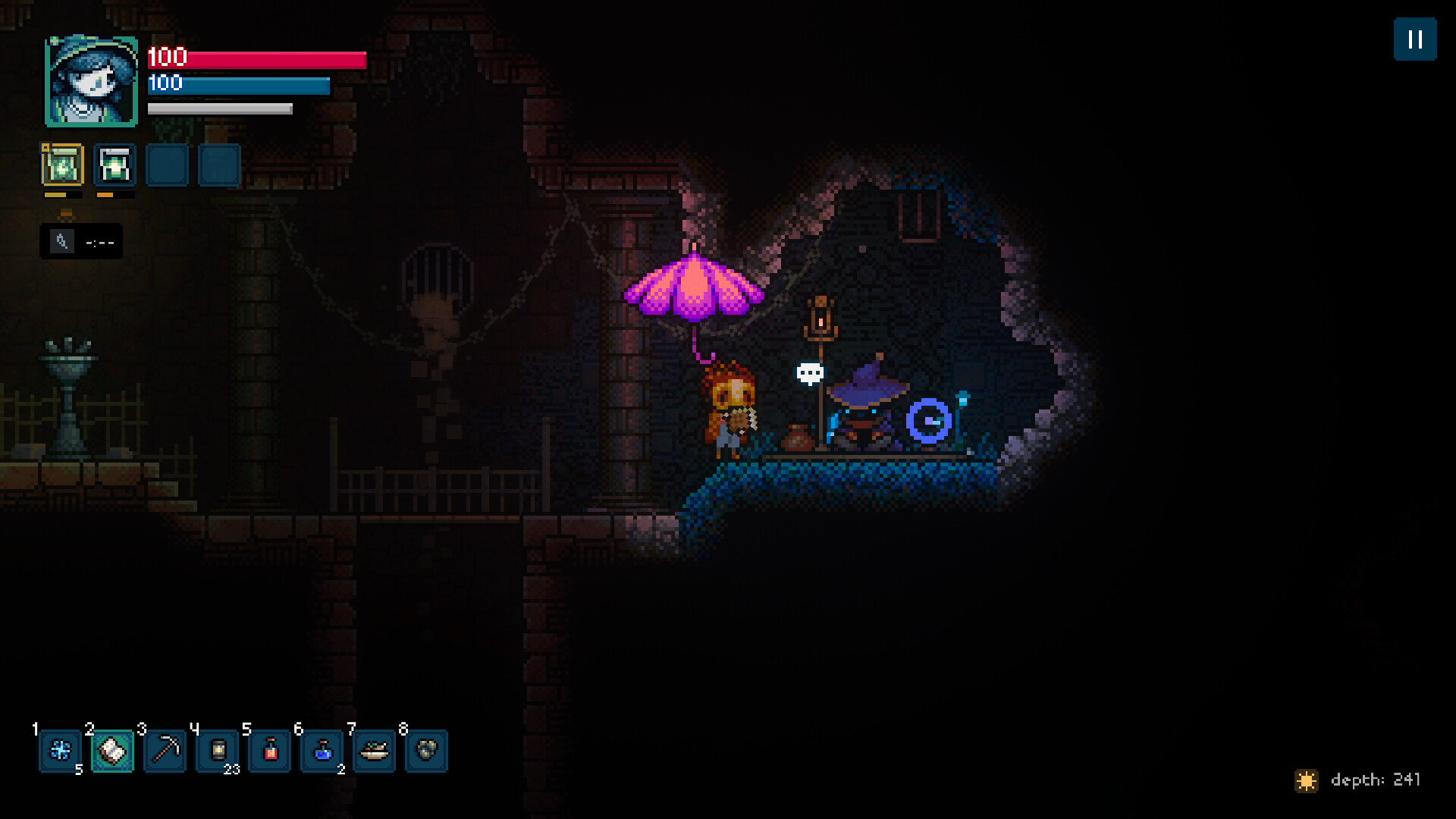Click the sun icon beside the depth counter

coord(1306,779)
